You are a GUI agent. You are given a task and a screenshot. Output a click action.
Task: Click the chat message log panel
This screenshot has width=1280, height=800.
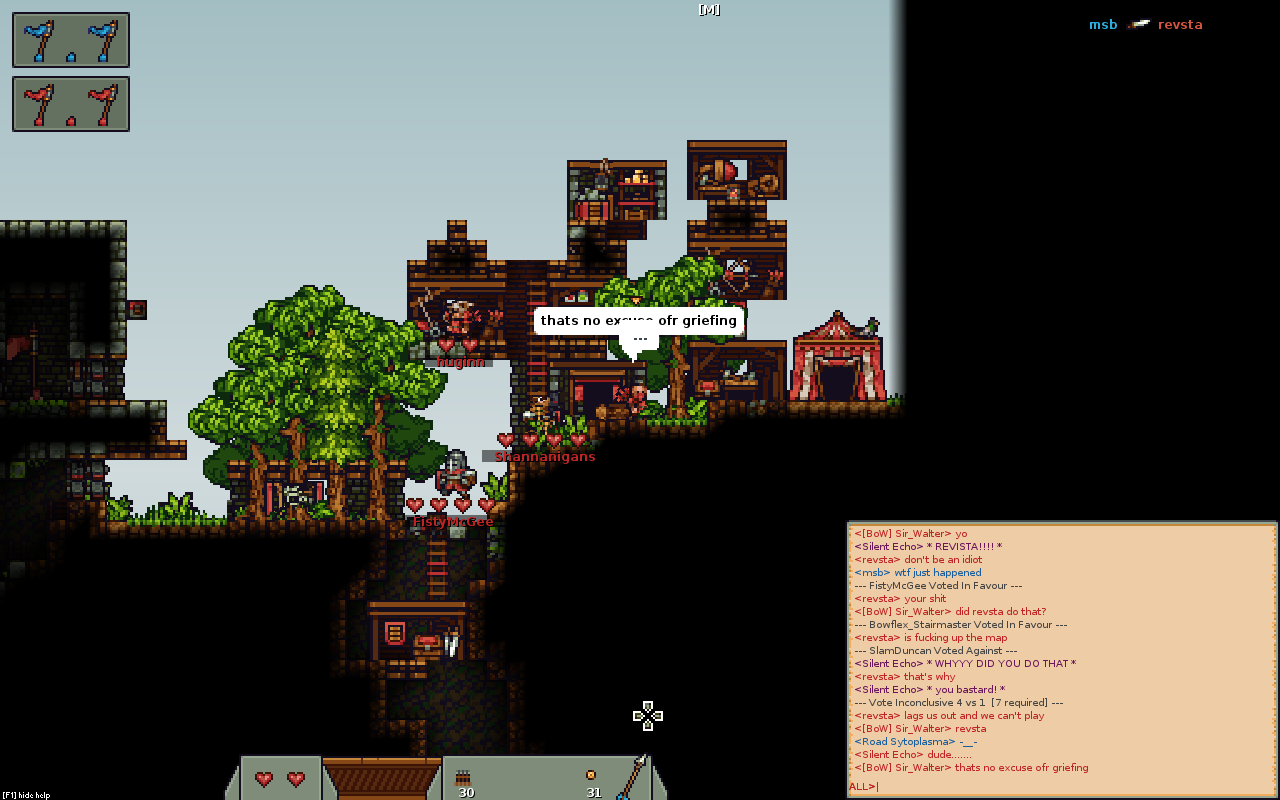coord(1061,650)
